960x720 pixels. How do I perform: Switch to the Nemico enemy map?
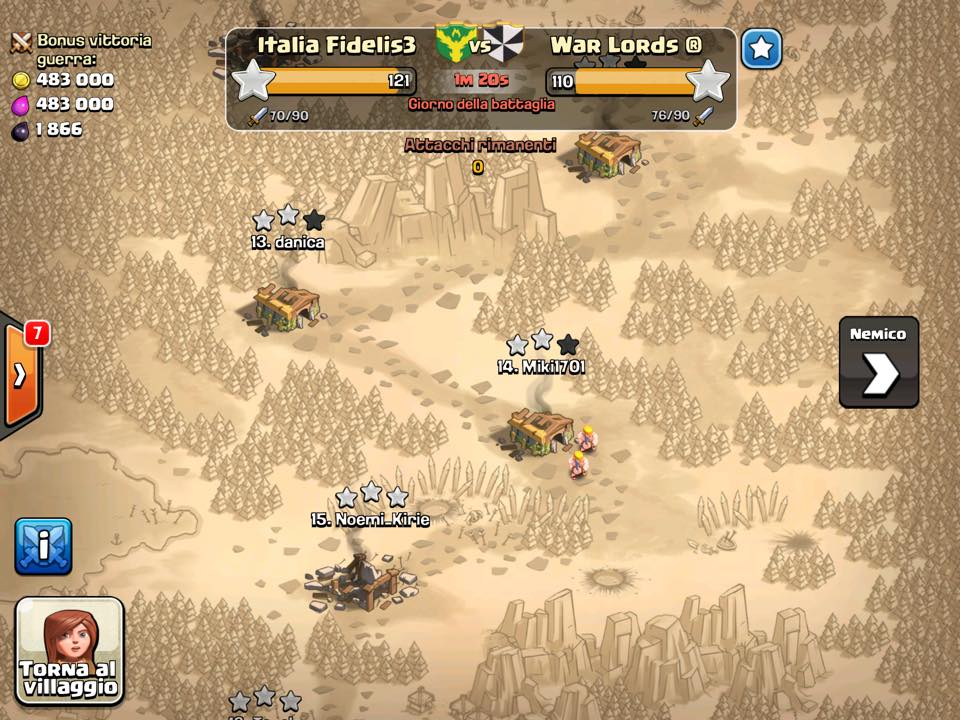[x=878, y=363]
